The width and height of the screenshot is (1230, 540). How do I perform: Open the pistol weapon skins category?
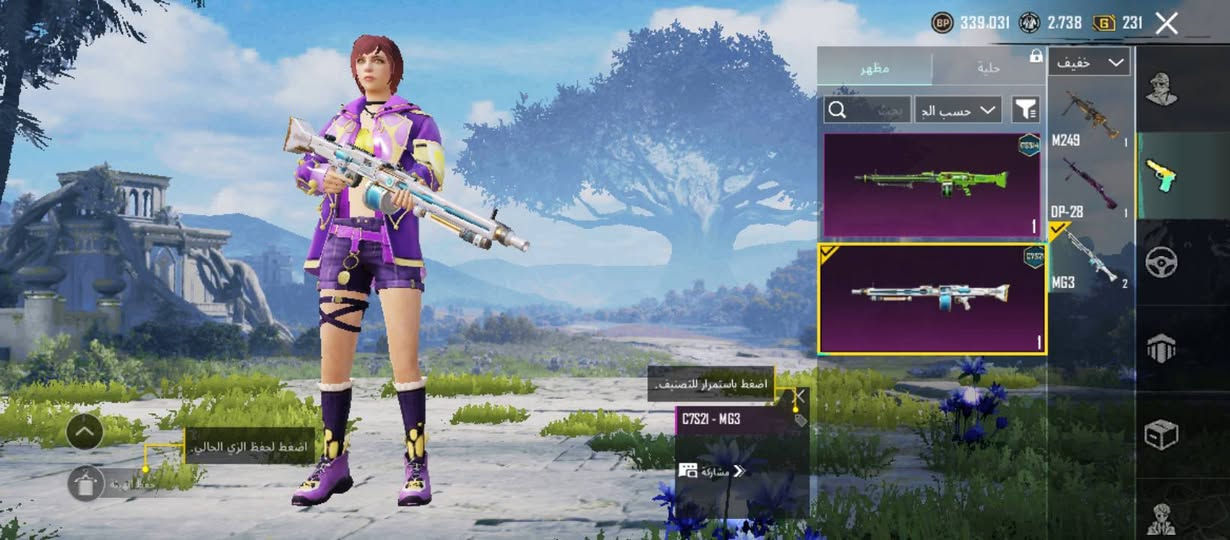[x=1161, y=175]
